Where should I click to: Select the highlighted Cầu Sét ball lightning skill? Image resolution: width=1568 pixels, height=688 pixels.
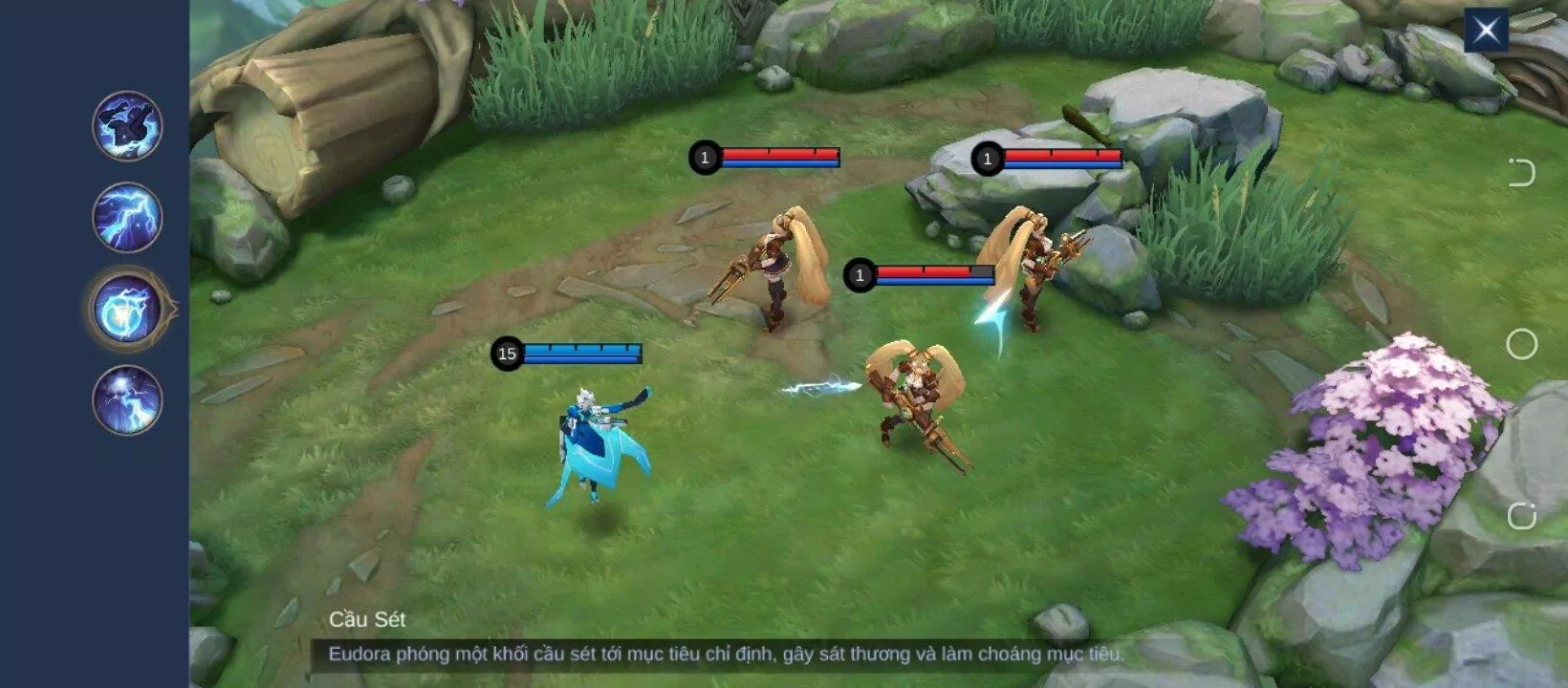click(x=127, y=309)
